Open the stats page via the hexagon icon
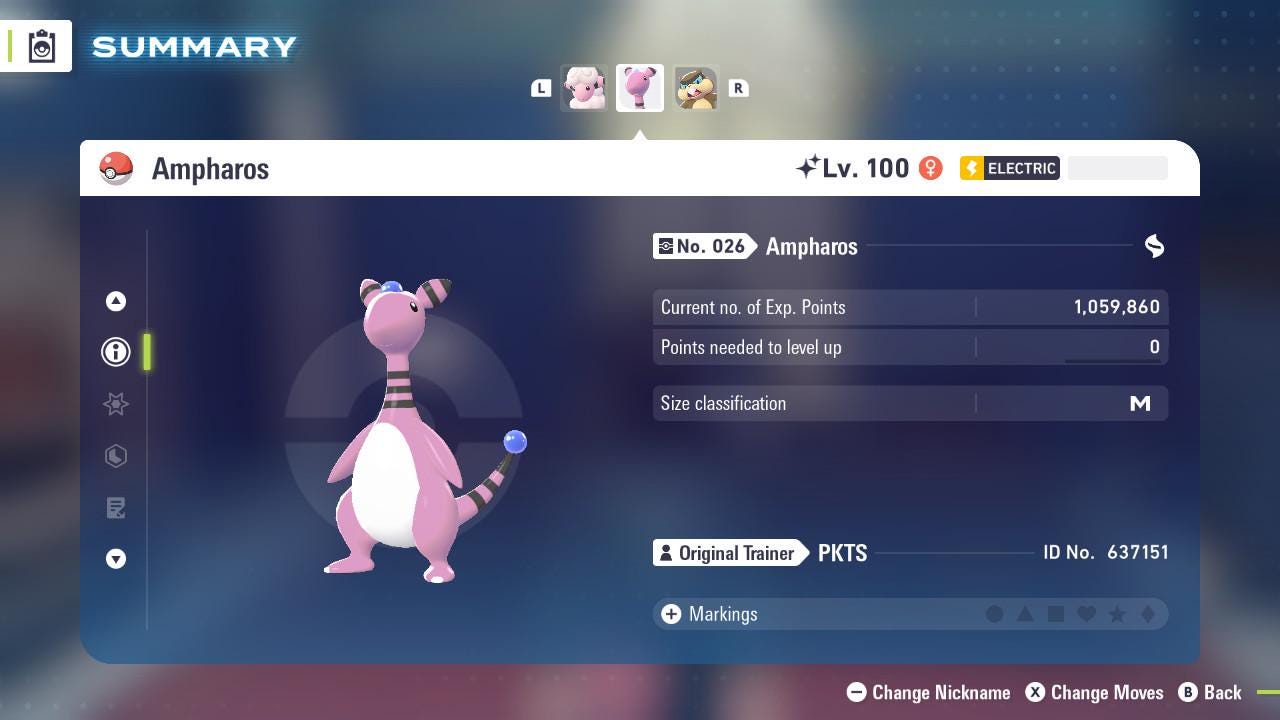 click(116, 456)
